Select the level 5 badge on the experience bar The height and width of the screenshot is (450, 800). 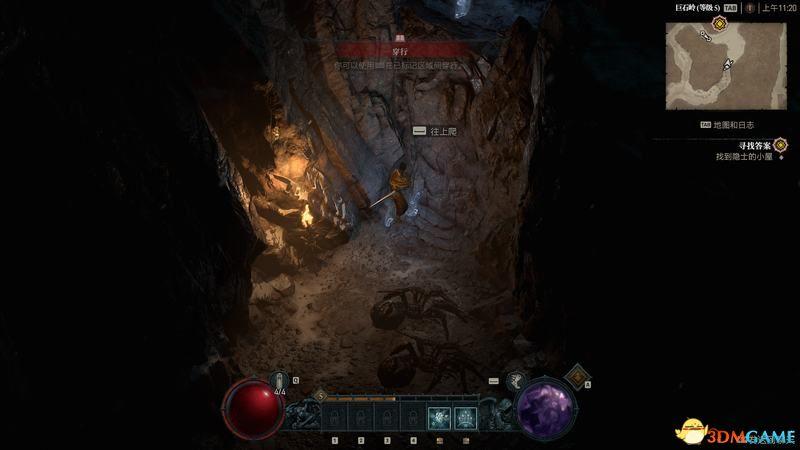[x=321, y=395]
